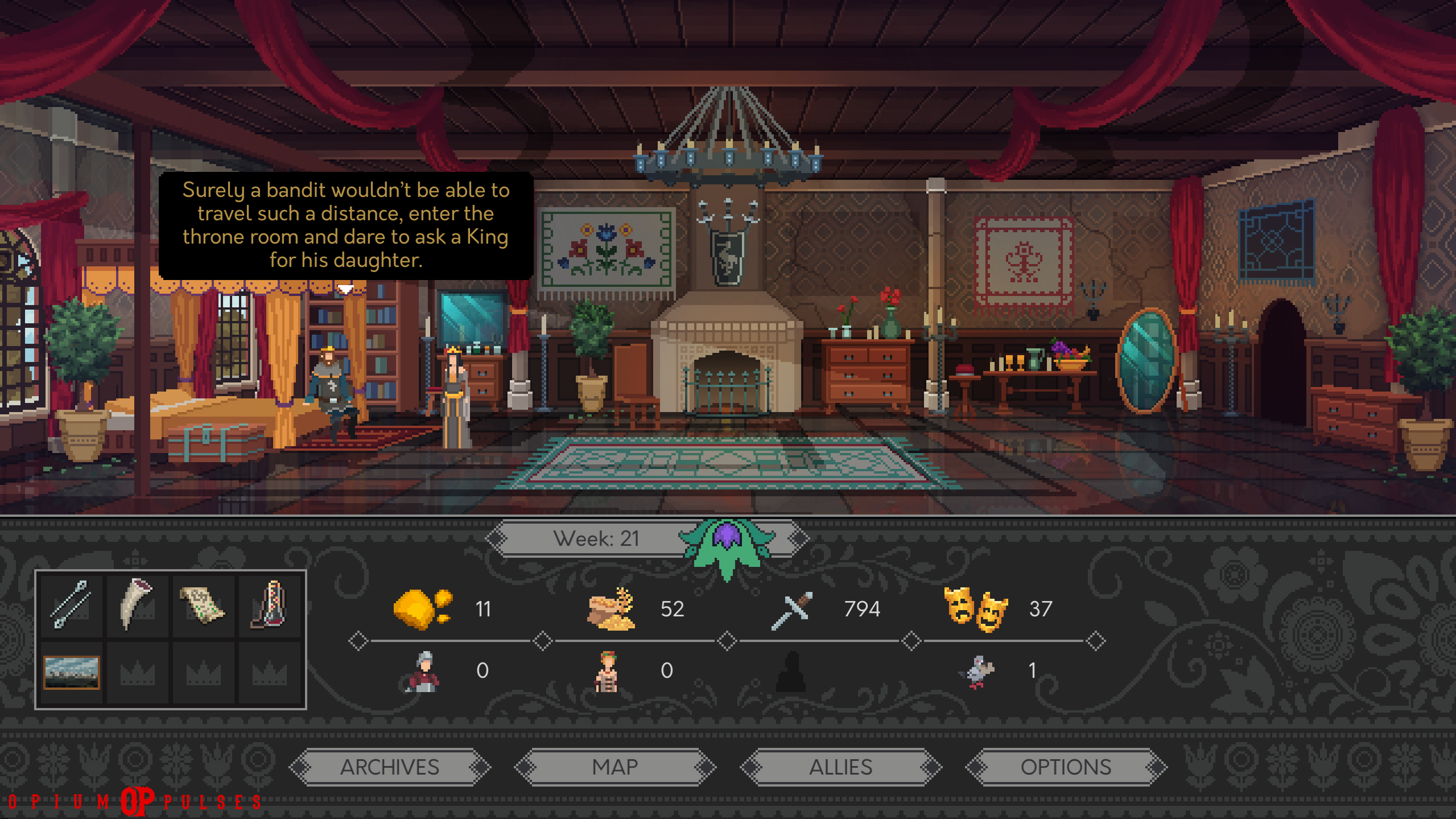1456x819 pixels.
Task: Select the red-haired Witch agent portrait
Action: tap(607, 672)
